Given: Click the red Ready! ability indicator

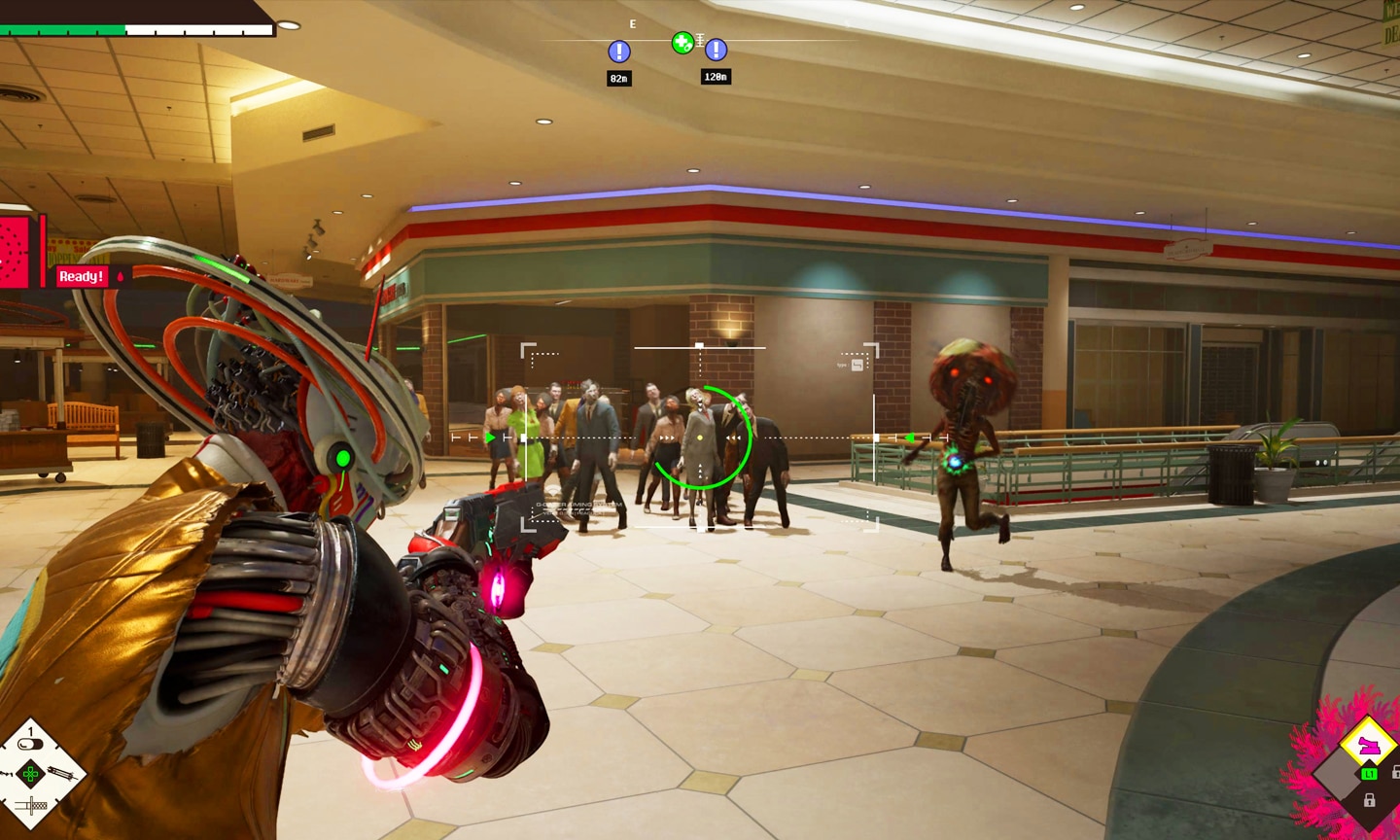Looking at the screenshot, I should [81, 276].
